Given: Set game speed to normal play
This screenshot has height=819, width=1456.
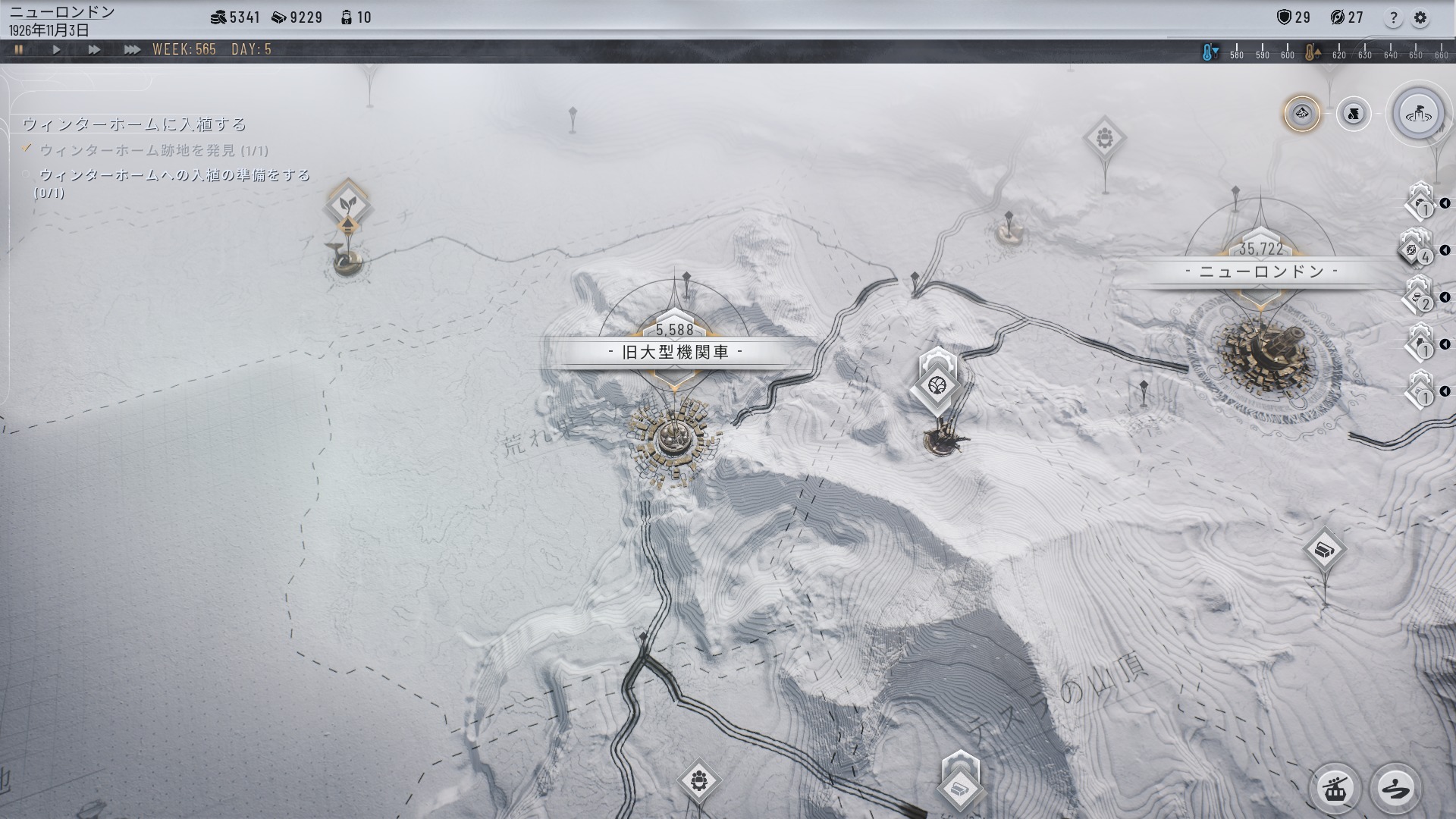Looking at the screenshot, I should [57, 50].
